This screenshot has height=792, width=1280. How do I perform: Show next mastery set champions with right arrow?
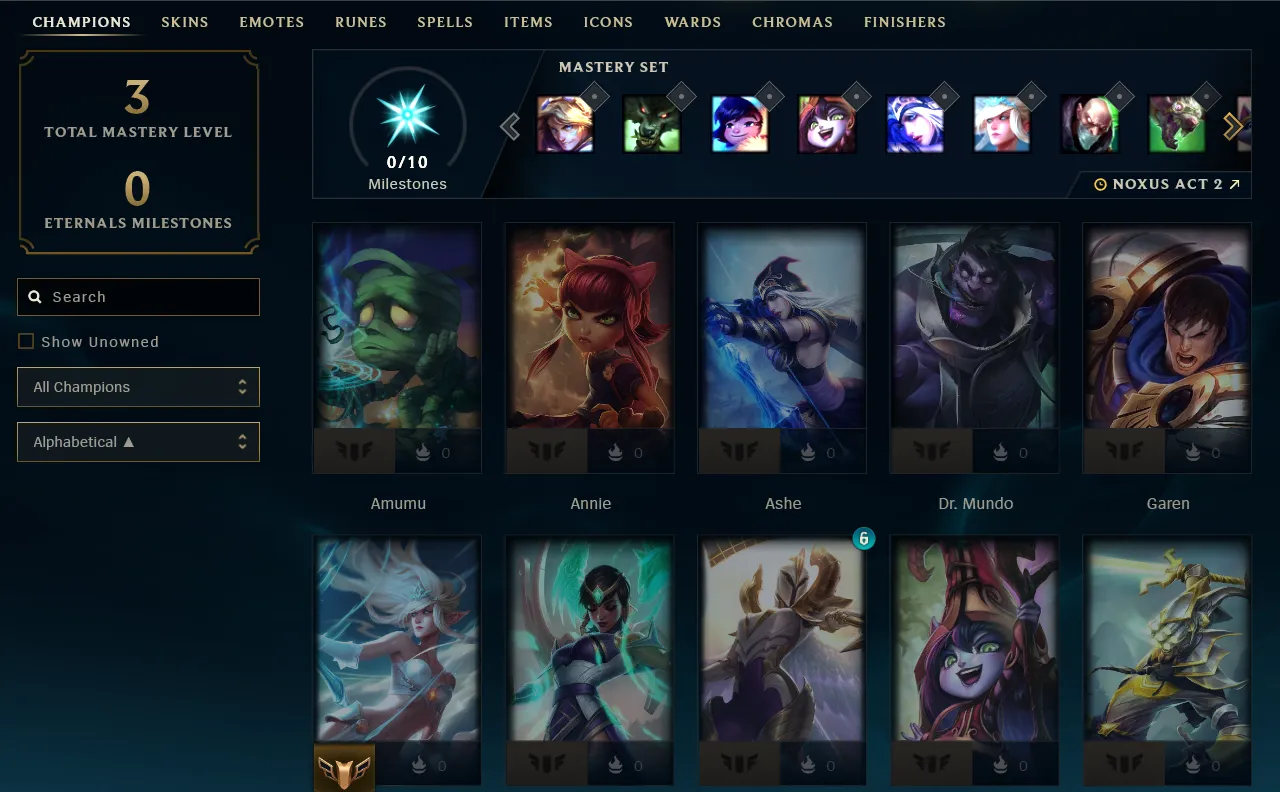click(x=1233, y=126)
